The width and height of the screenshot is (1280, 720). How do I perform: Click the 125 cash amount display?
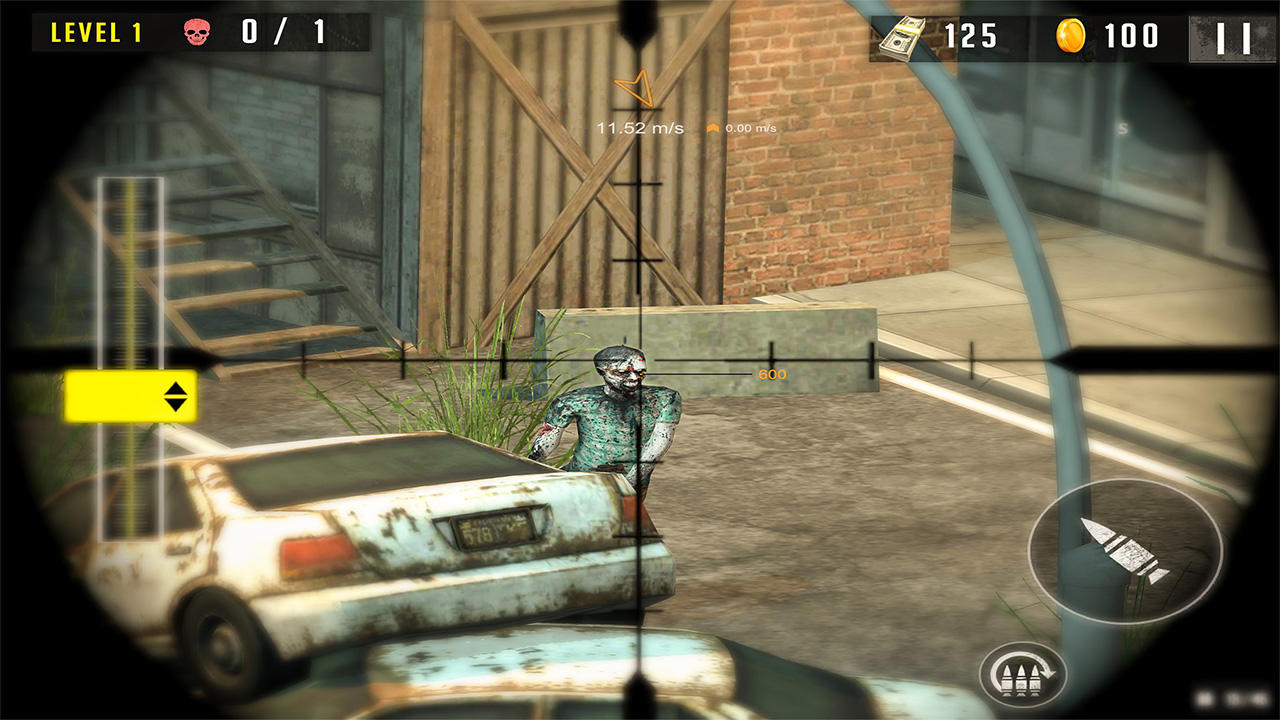point(972,36)
